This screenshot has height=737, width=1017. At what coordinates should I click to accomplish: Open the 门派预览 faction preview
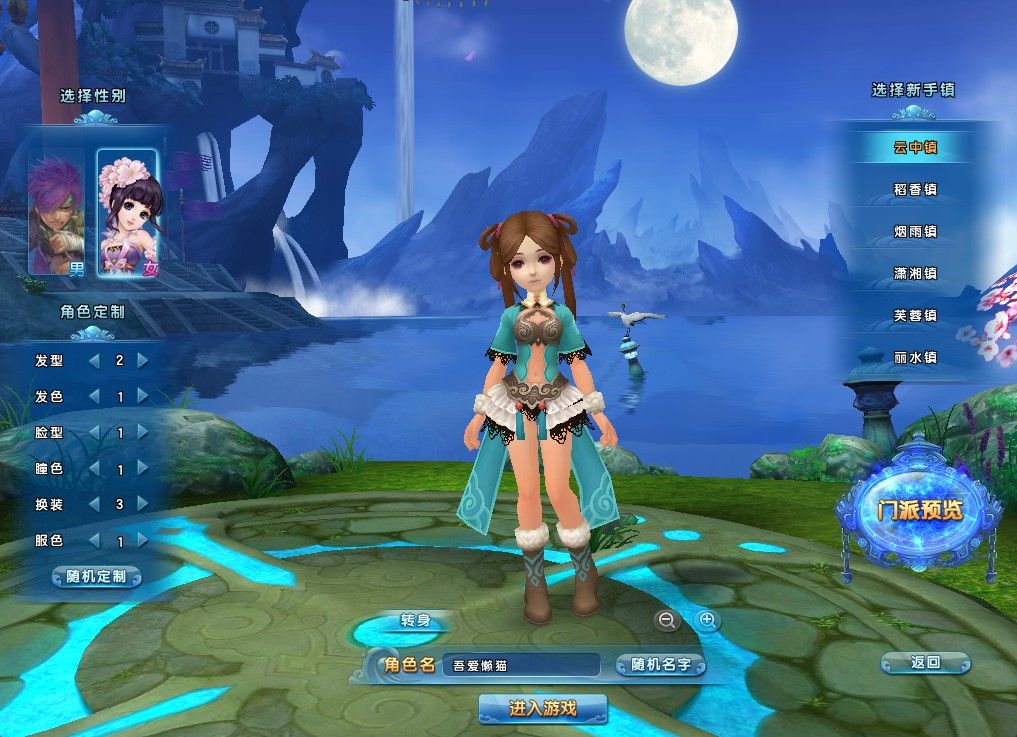(919, 509)
